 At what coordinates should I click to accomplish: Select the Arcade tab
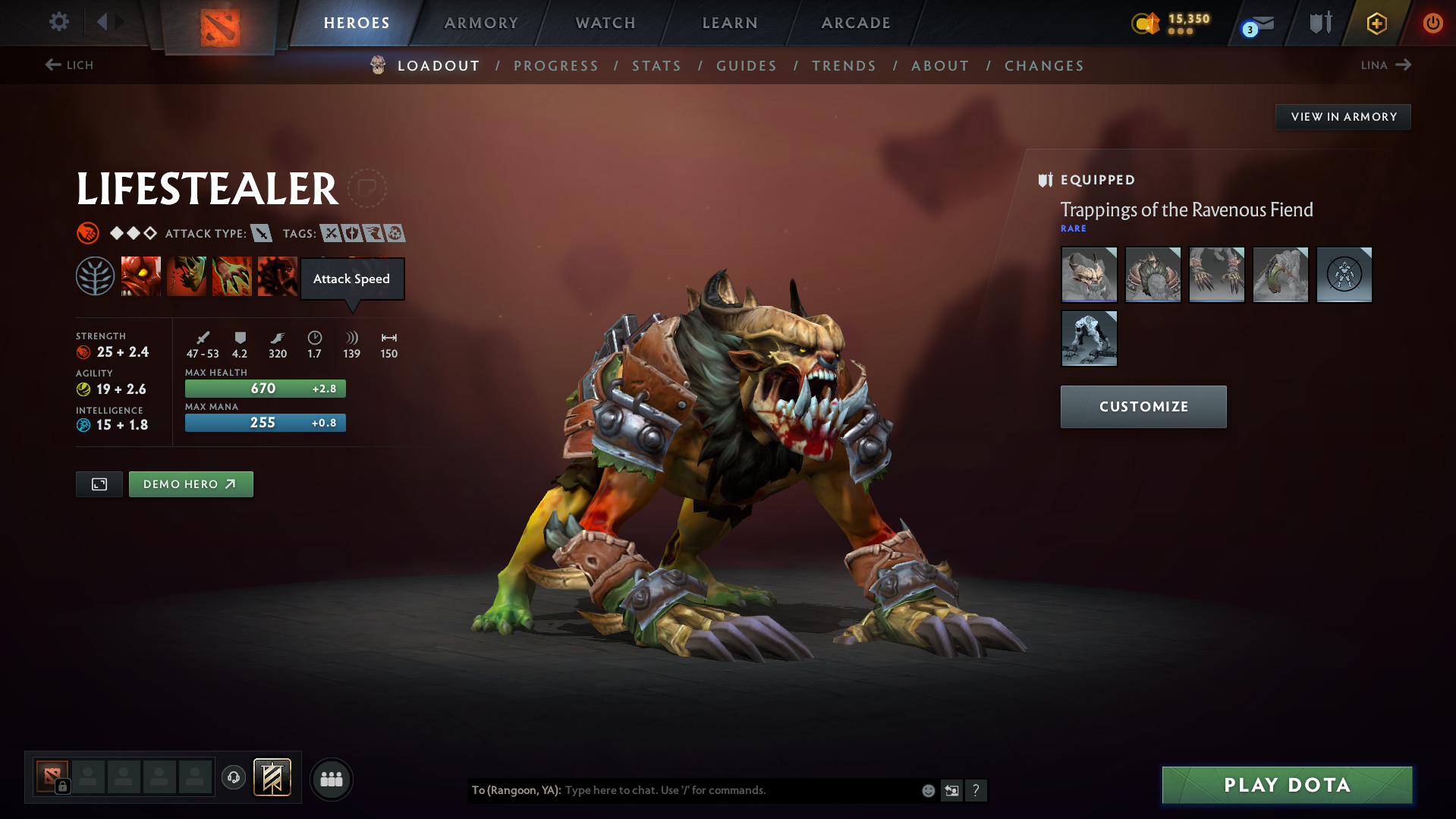coord(856,23)
